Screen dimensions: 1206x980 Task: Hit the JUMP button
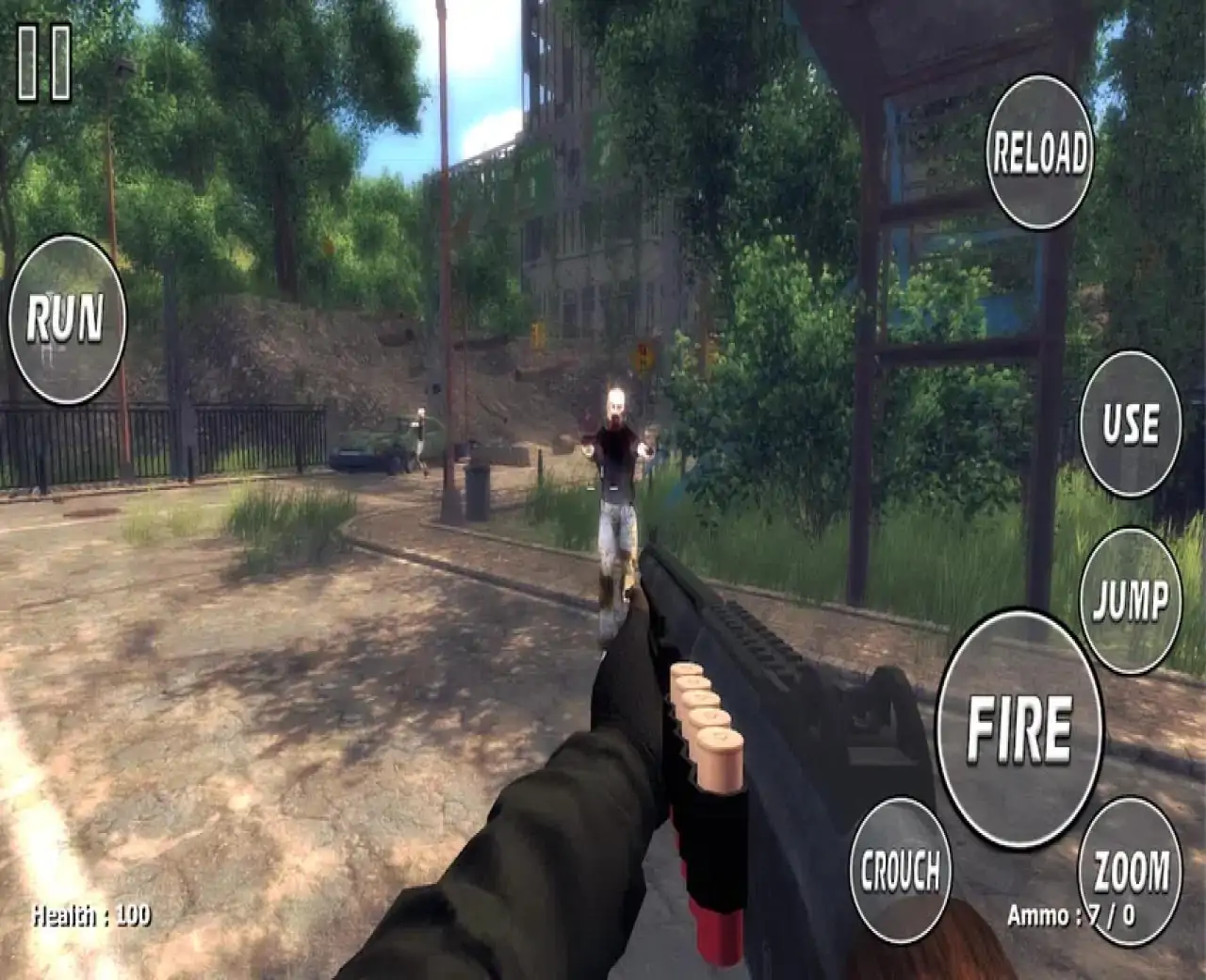coord(1130,599)
